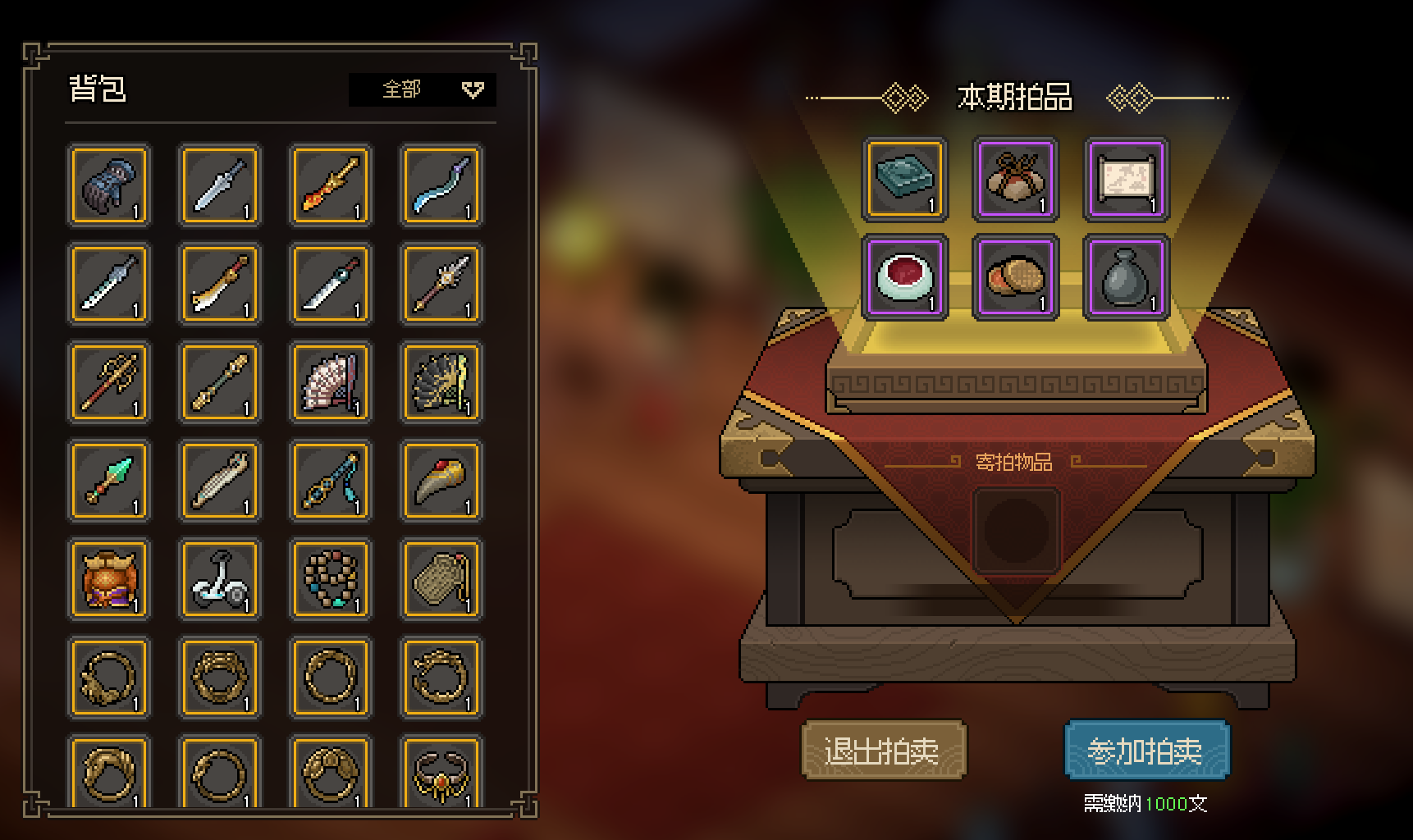Choose the orange armor chestpiece slot
This screenshot has height=840, width=1413.
(109, 579)
